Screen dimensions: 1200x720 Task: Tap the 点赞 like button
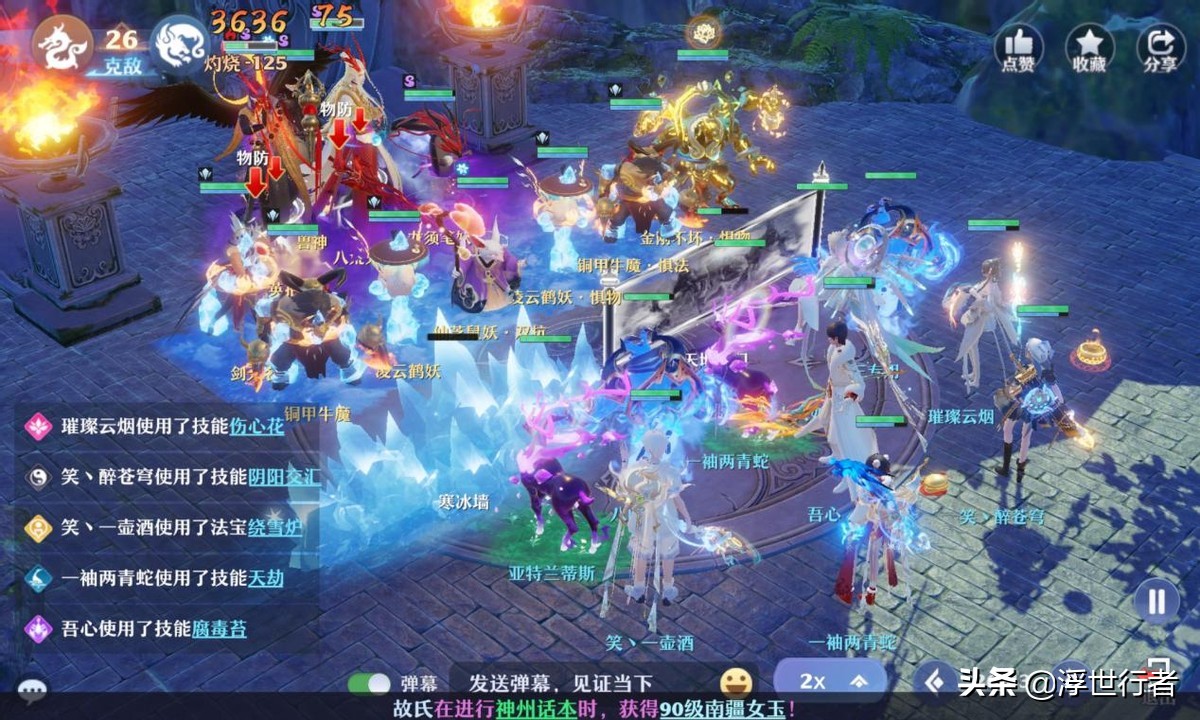[1018, 47]
